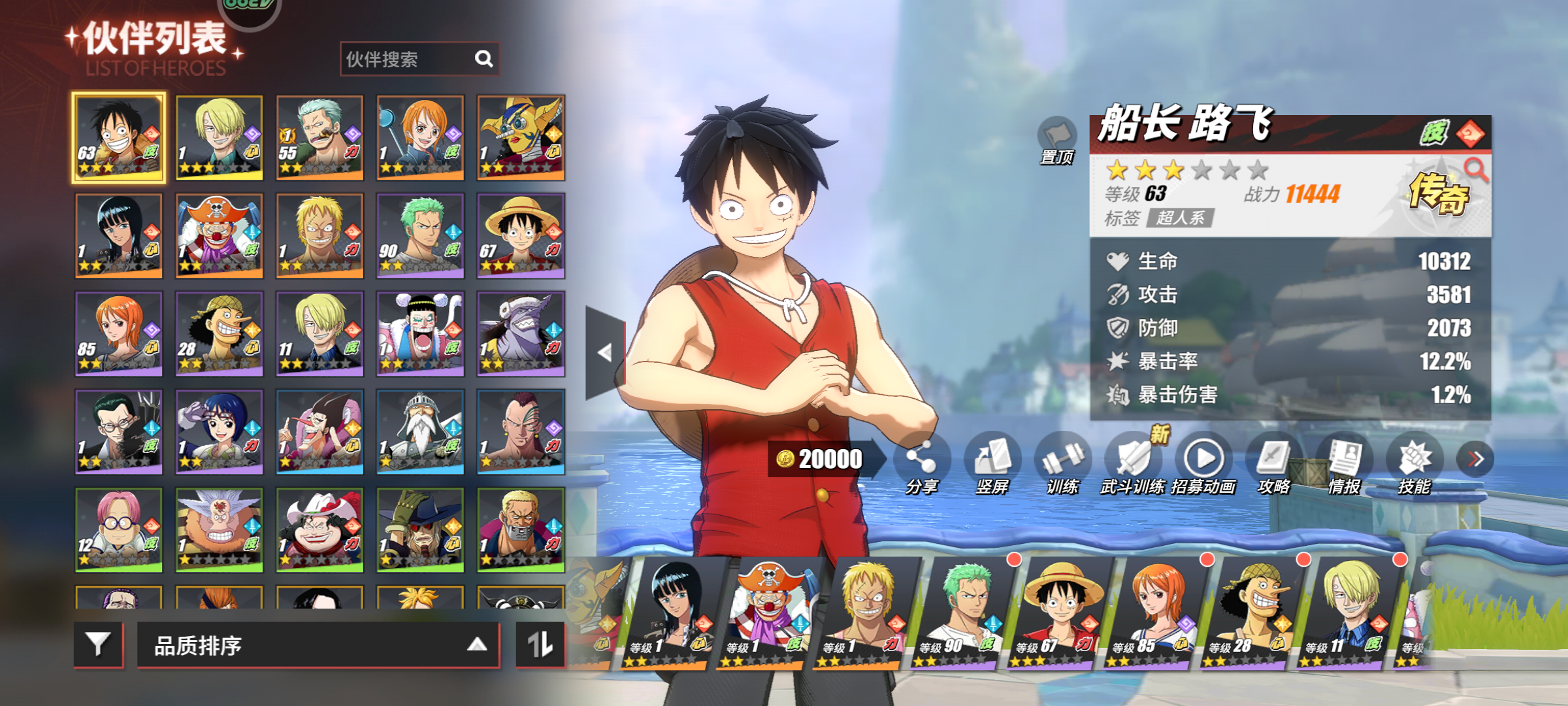Image resolution: width=1568 pixels, height=706 pixels.
Task: Open the 攻略 guide book
Action: click(1273, 461)
